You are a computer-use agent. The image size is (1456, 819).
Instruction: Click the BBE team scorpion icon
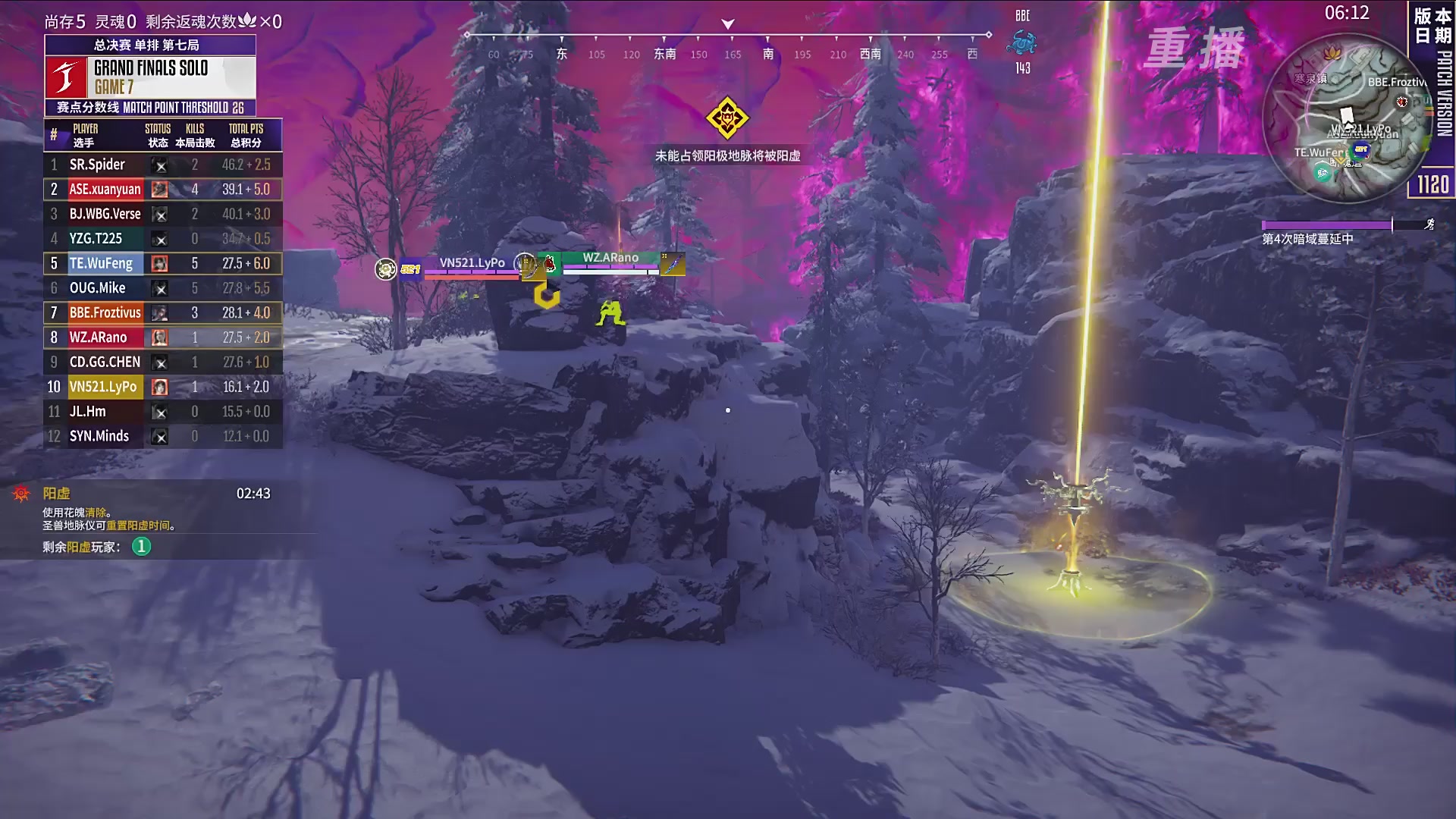coord(1022,43)
